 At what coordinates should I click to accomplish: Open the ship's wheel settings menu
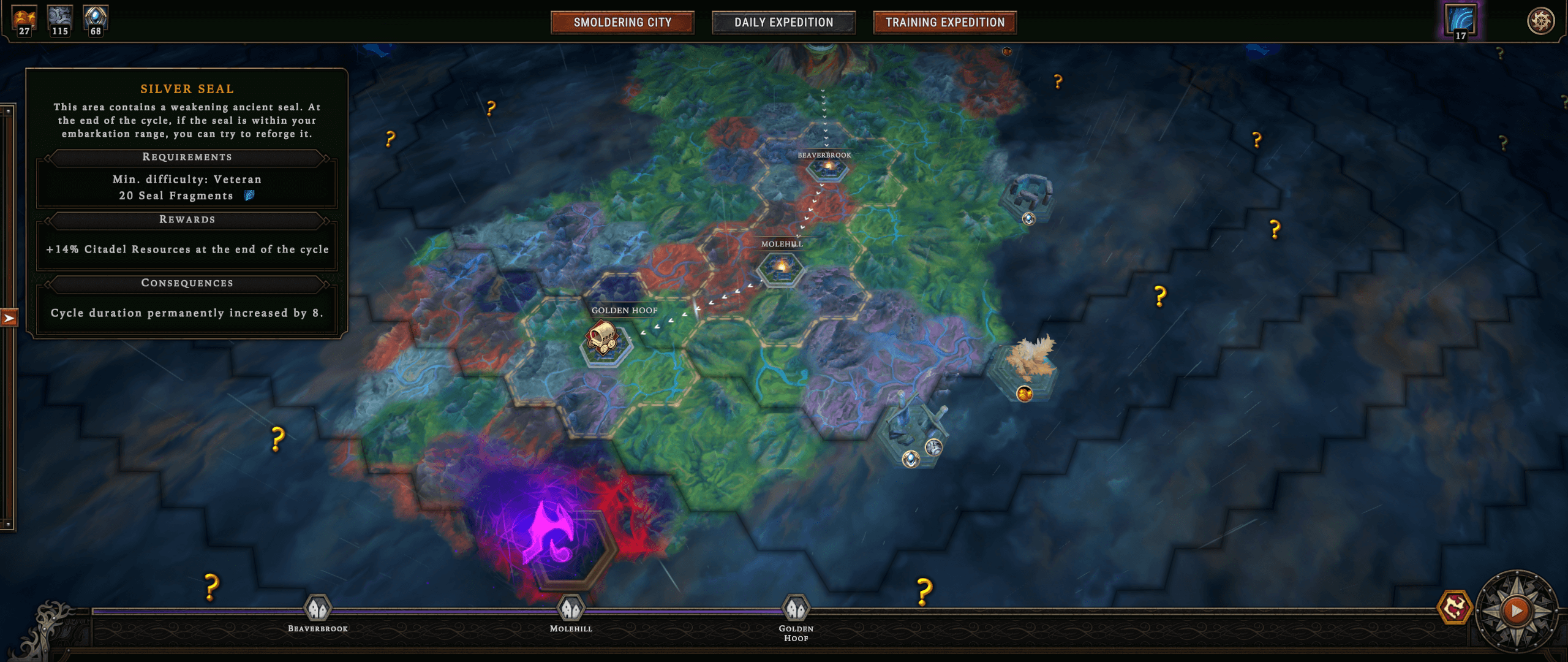pos(1540,21)
